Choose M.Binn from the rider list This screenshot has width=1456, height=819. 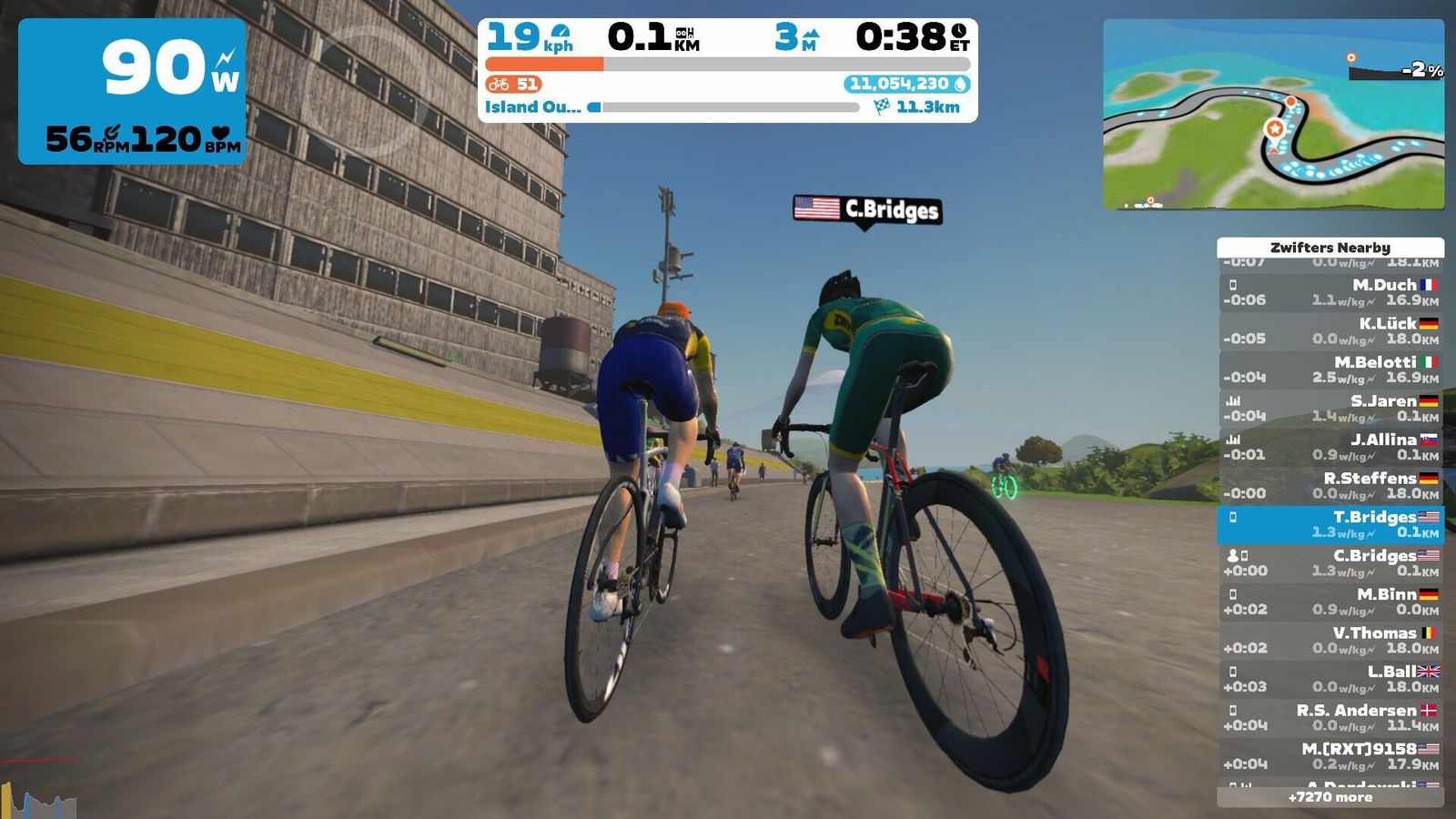1330,602
